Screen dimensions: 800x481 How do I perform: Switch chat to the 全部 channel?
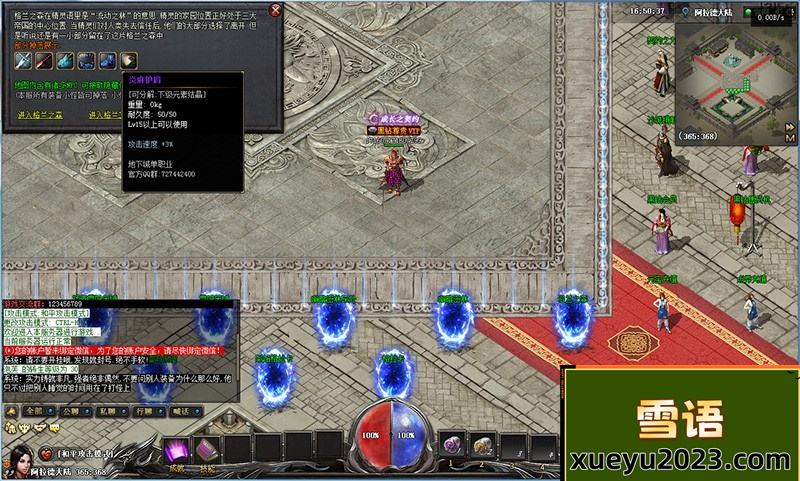[35, 410]
